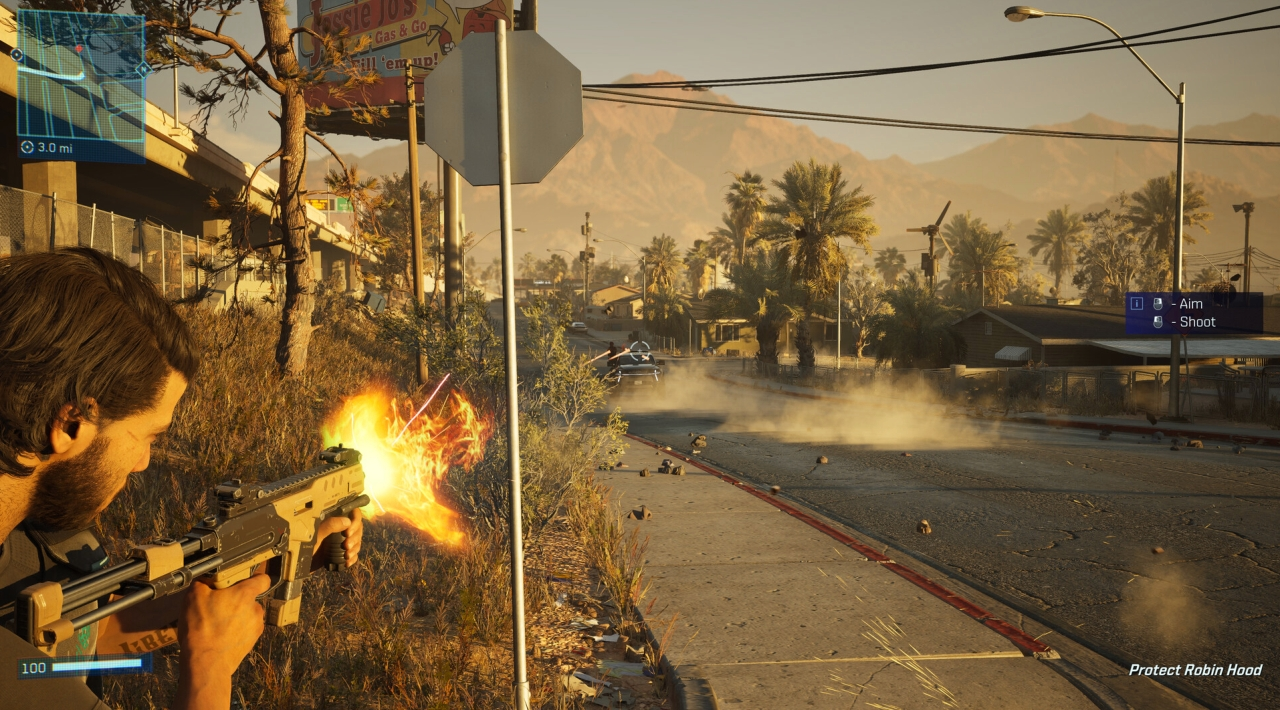Screen dimensions: 1280x710
Task: Click the waypoint target marker on minimap edge
Action: point(17,55)
